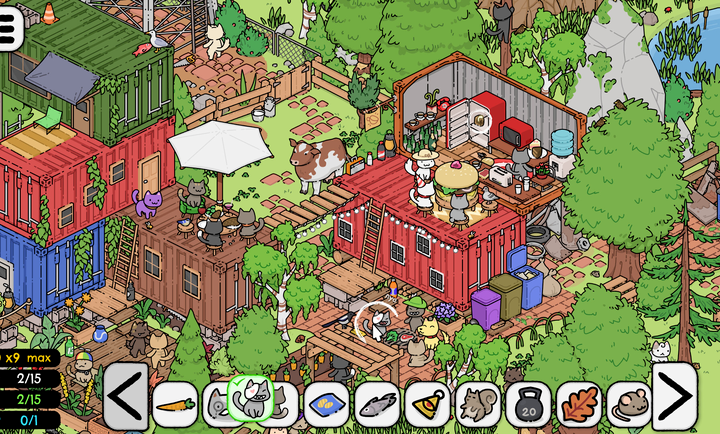Open the hamburger menu
Image resolution: width=720 pixels, height=434 pixels.
click(x=9, y=28)
